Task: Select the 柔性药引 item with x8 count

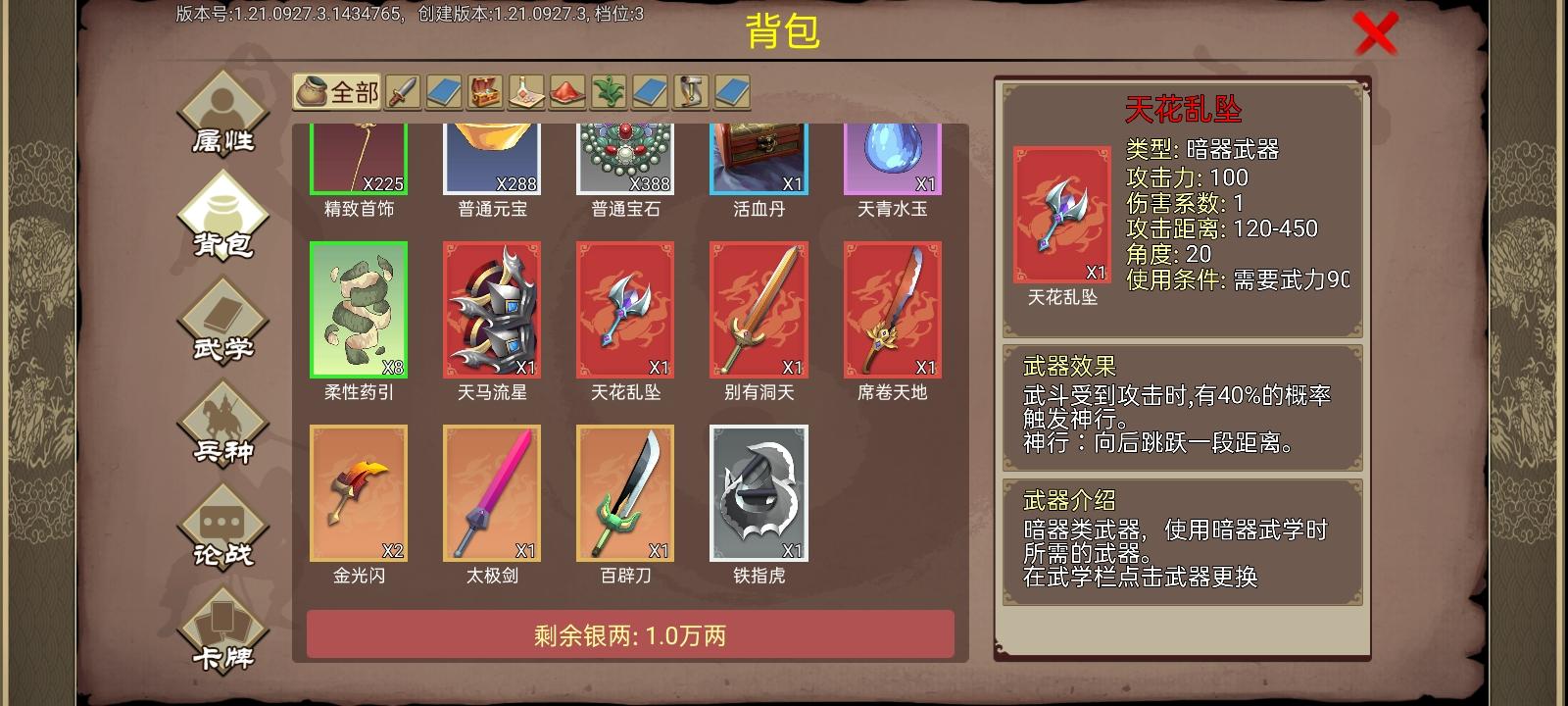Action: [358, 311]
